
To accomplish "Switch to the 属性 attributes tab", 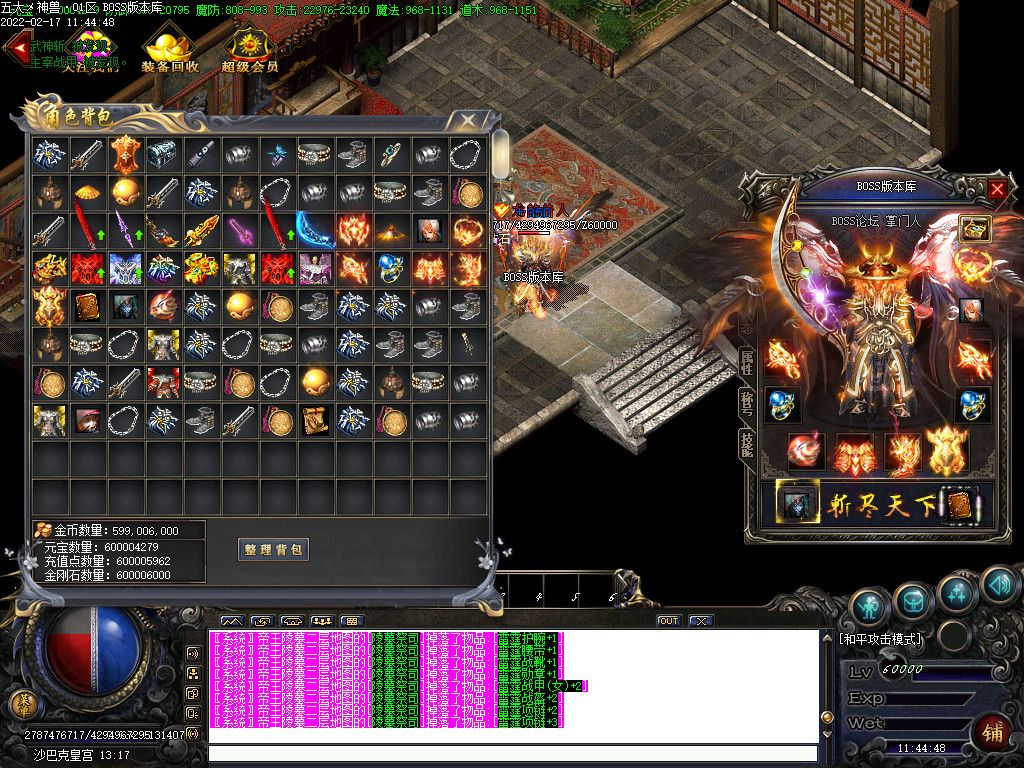I will 746,364.
